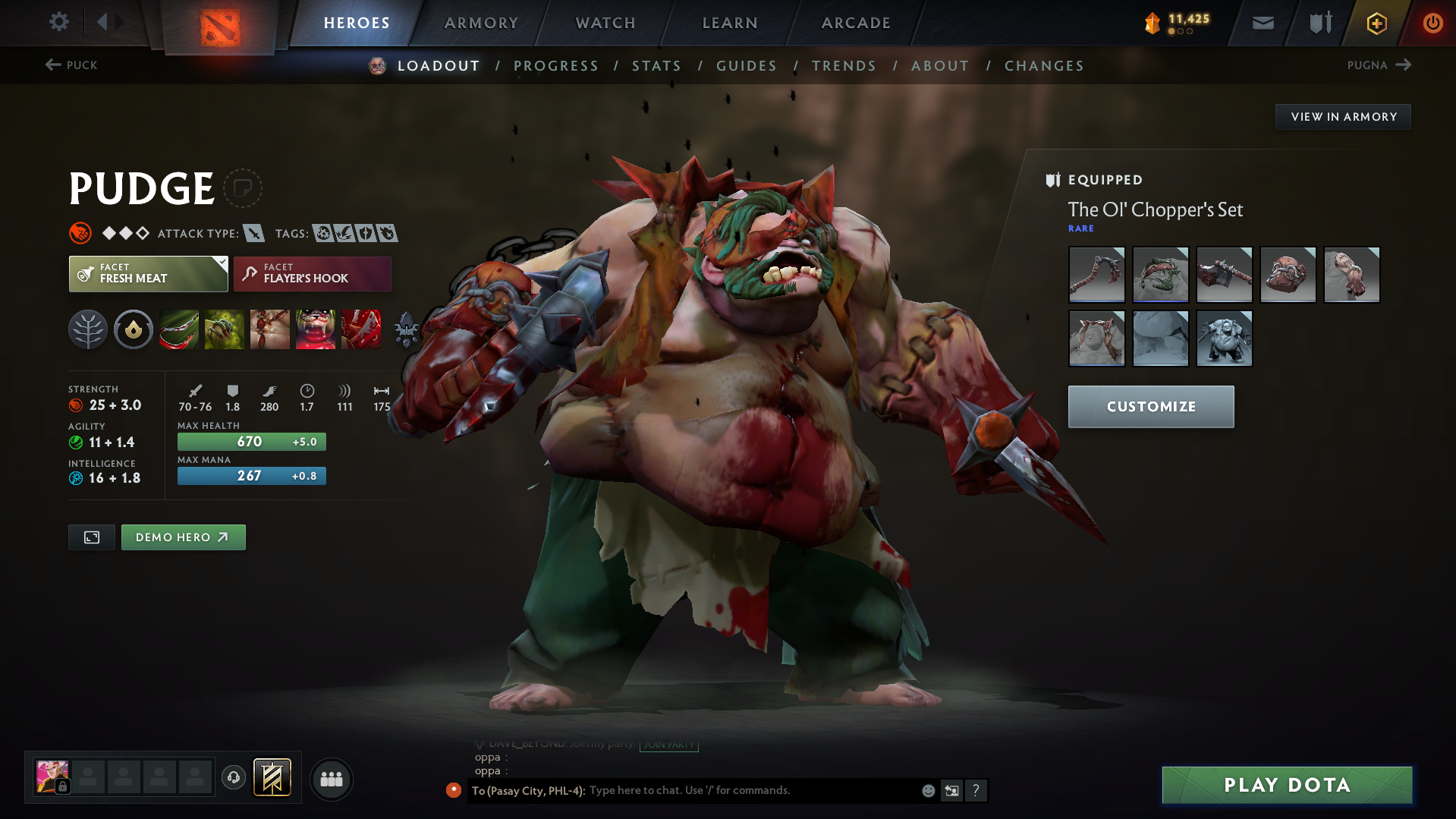
Task: Inspect the Dismember ability icon
Action: (x=316, y=329)
